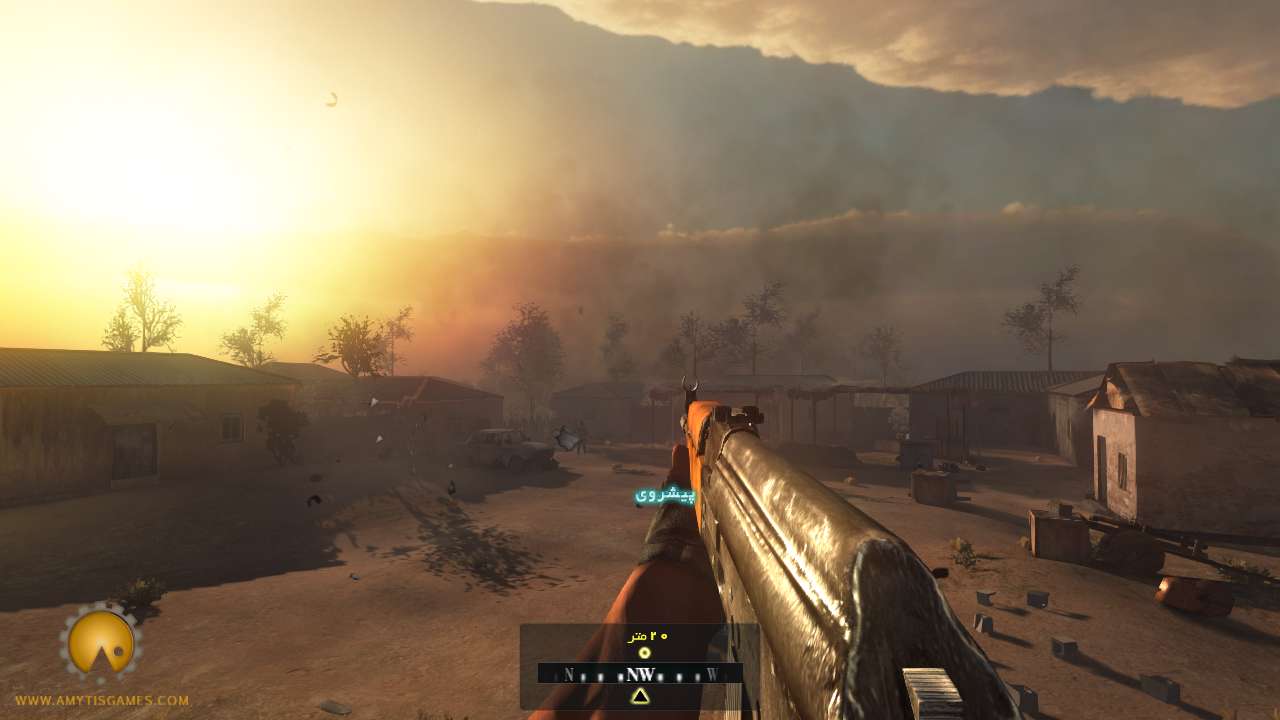This screenshot has width=1280, height=720.
Task: Click the cyan objective marker label
Action: 665,495
